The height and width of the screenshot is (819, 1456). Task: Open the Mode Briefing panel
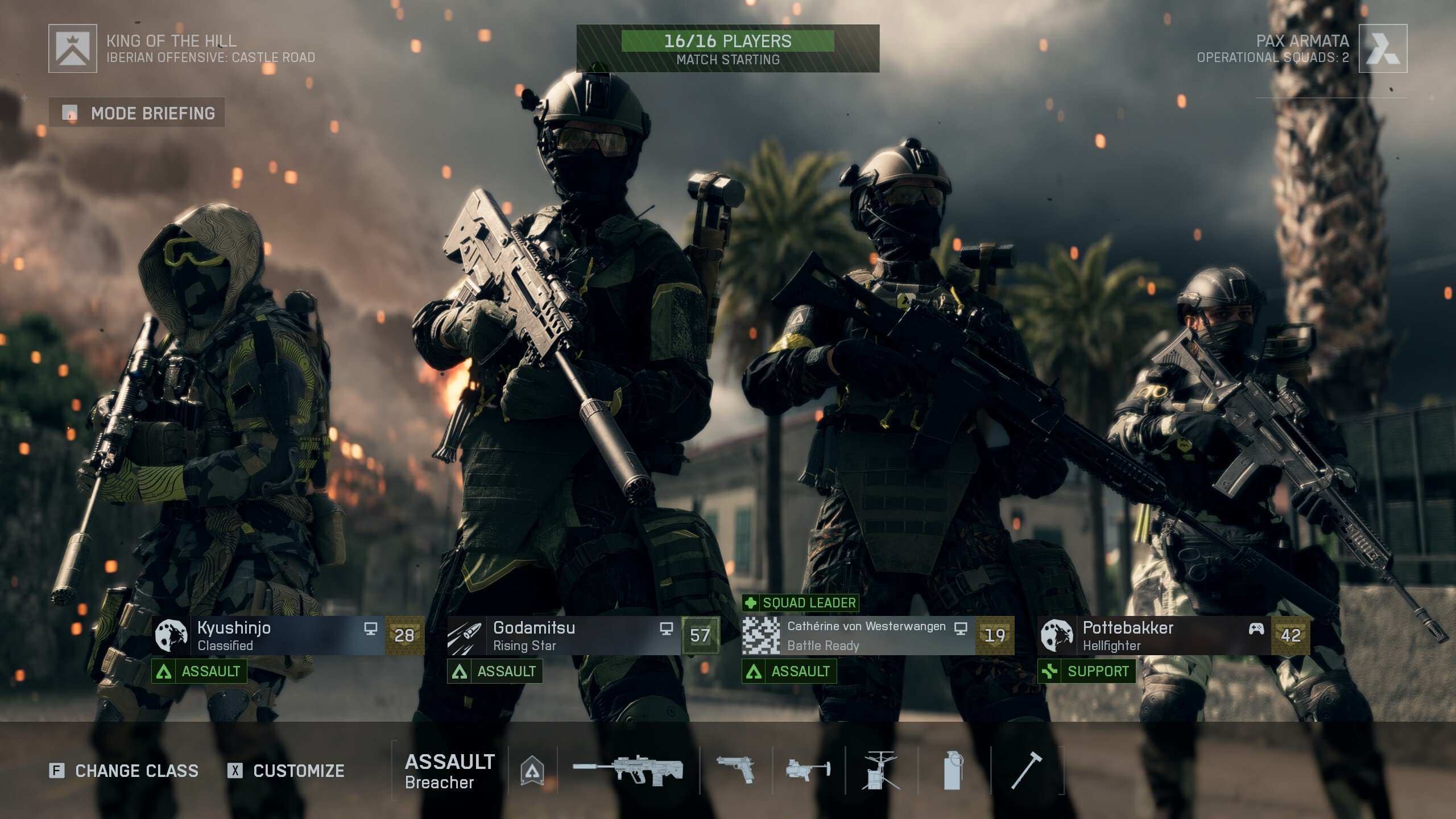[x=137, y=113]
